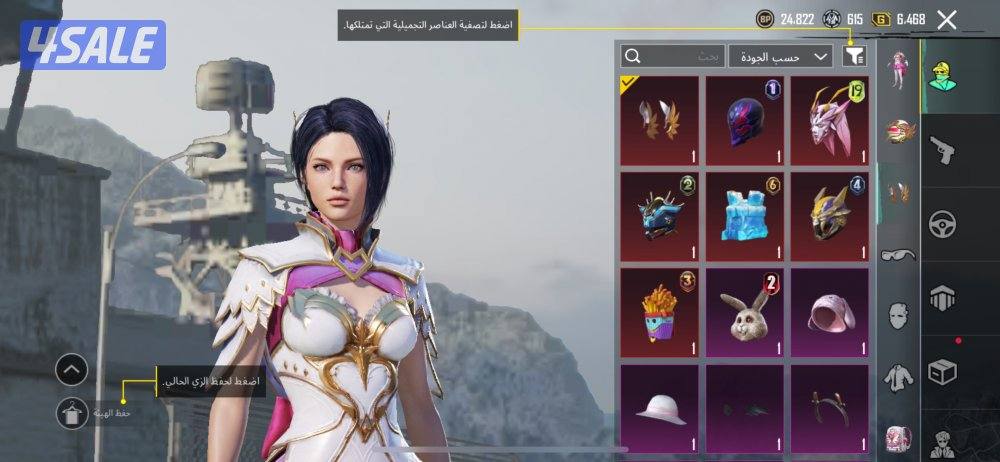This screenshot has height=462, width=1000.
Task: Select the blue spiked helmet item
Action: (x=660, y=215)
